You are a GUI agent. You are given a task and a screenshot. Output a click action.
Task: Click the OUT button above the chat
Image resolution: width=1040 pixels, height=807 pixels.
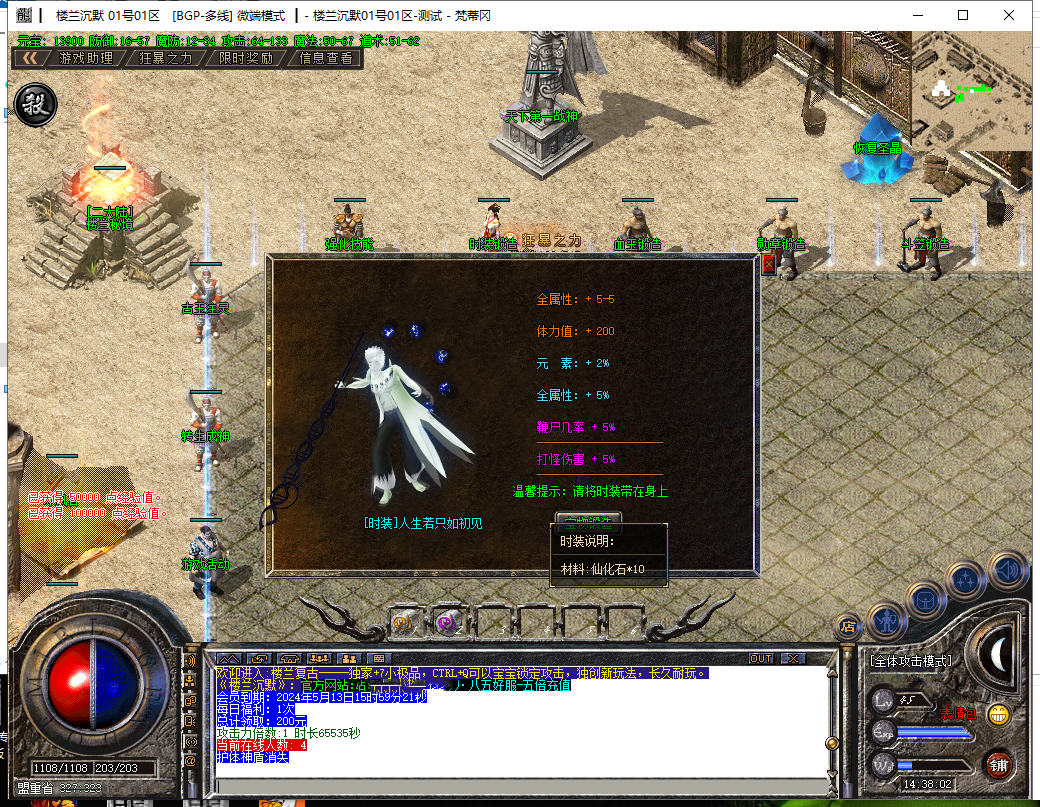pos(761,659)
